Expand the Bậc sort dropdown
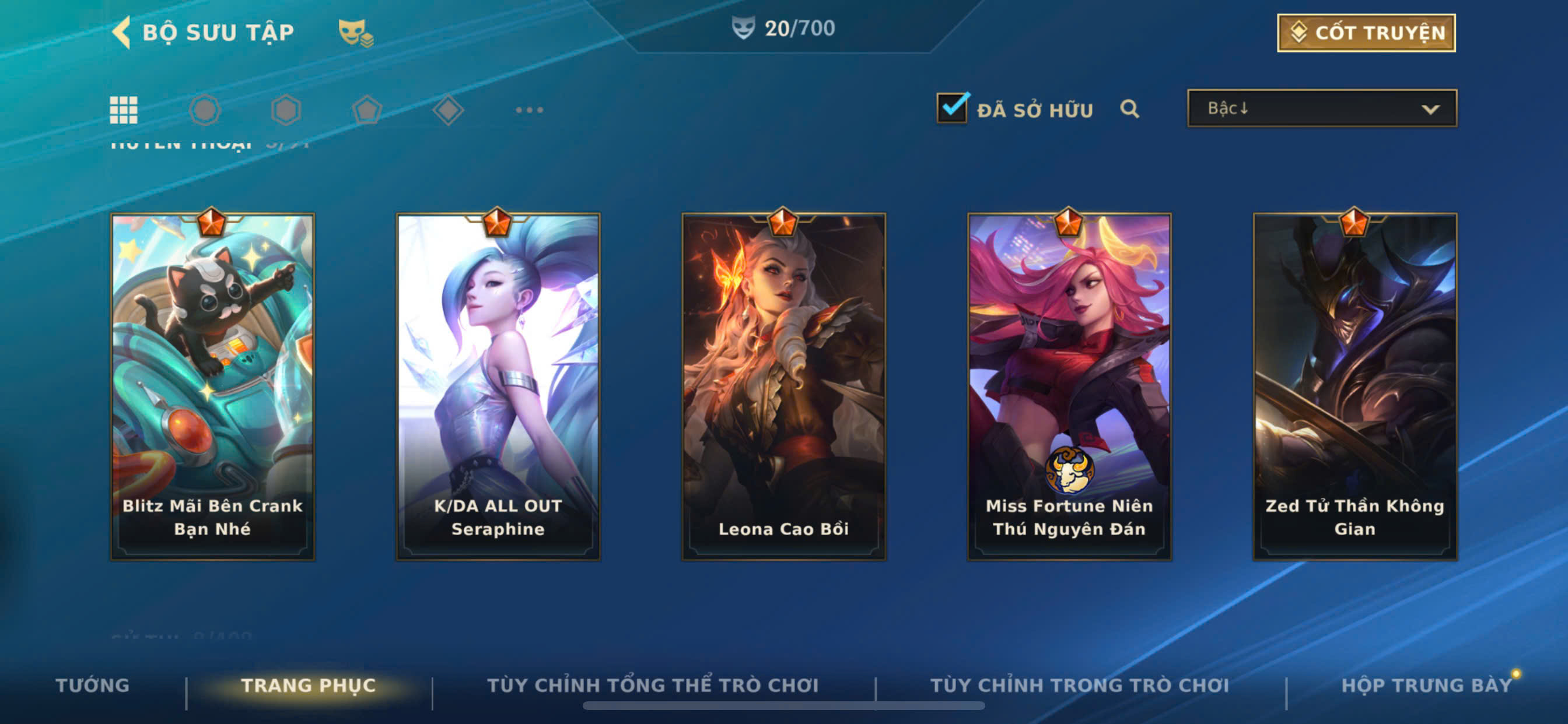1568x724 pixels. click(1321, 108)
